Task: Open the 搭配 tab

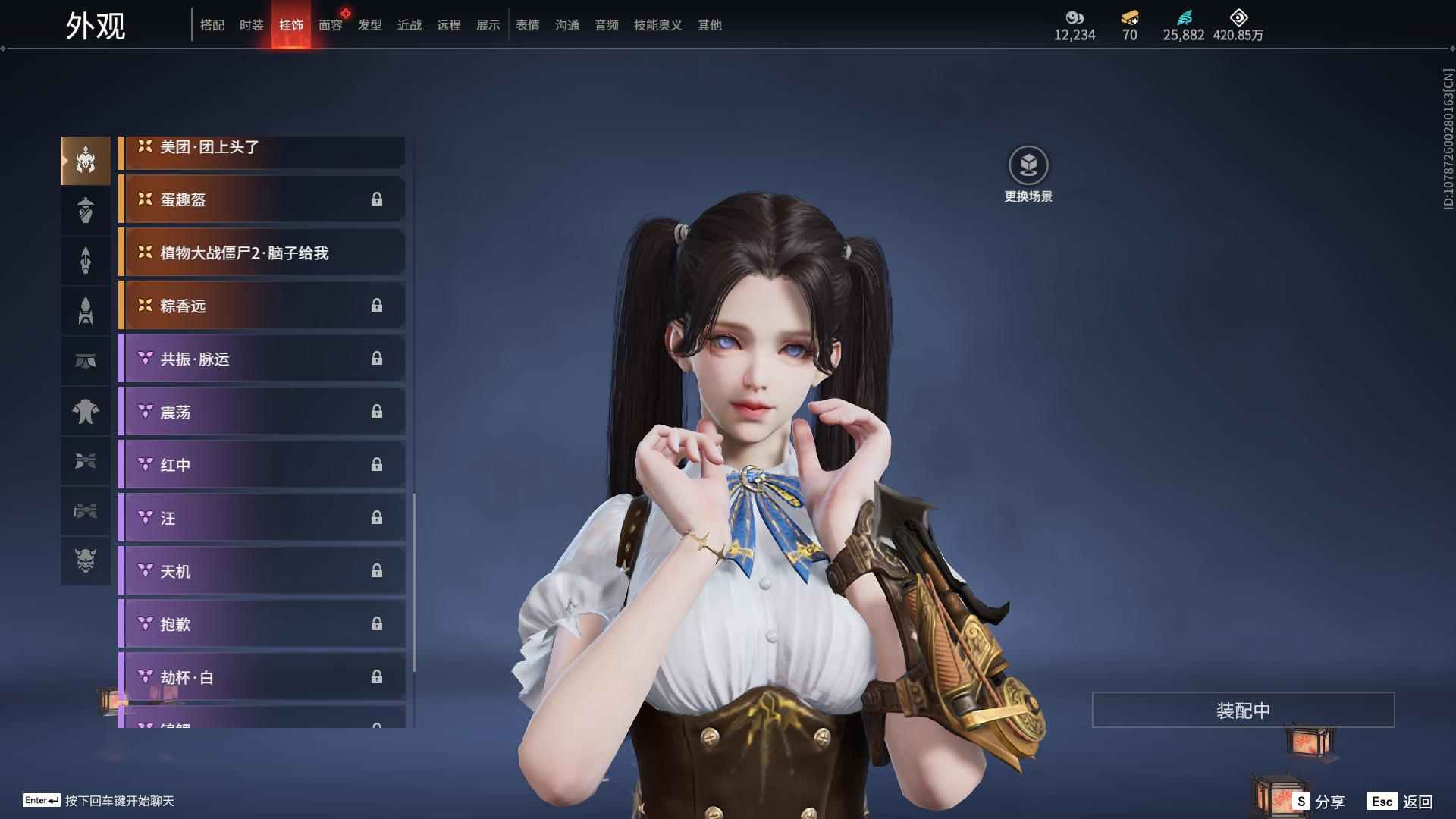Action: [212, 25]
